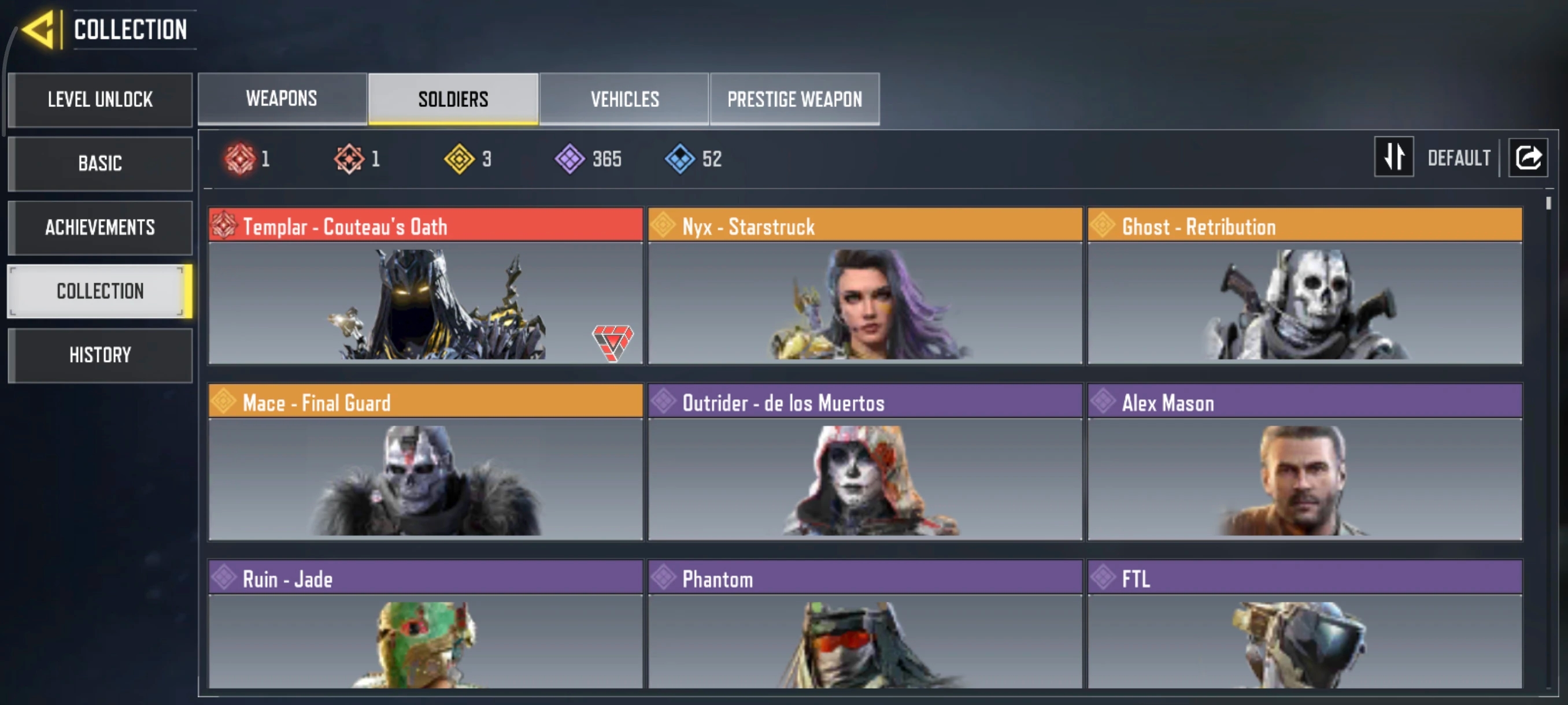
Task: Select the Ghost - Retribution card
Action: [1304, 286]
